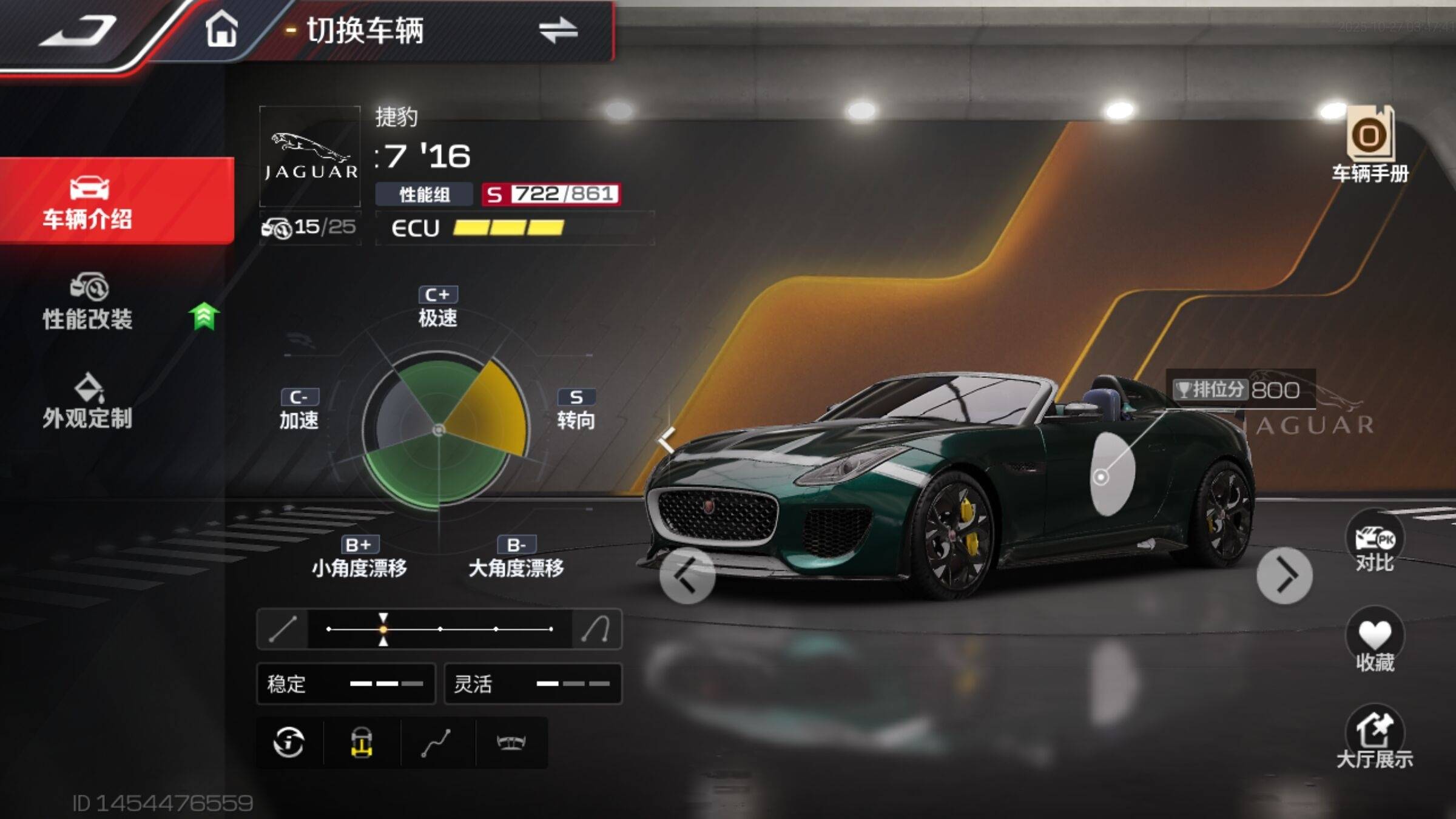Show the next car
The image size is (1456, 819).
(1284, 575)
